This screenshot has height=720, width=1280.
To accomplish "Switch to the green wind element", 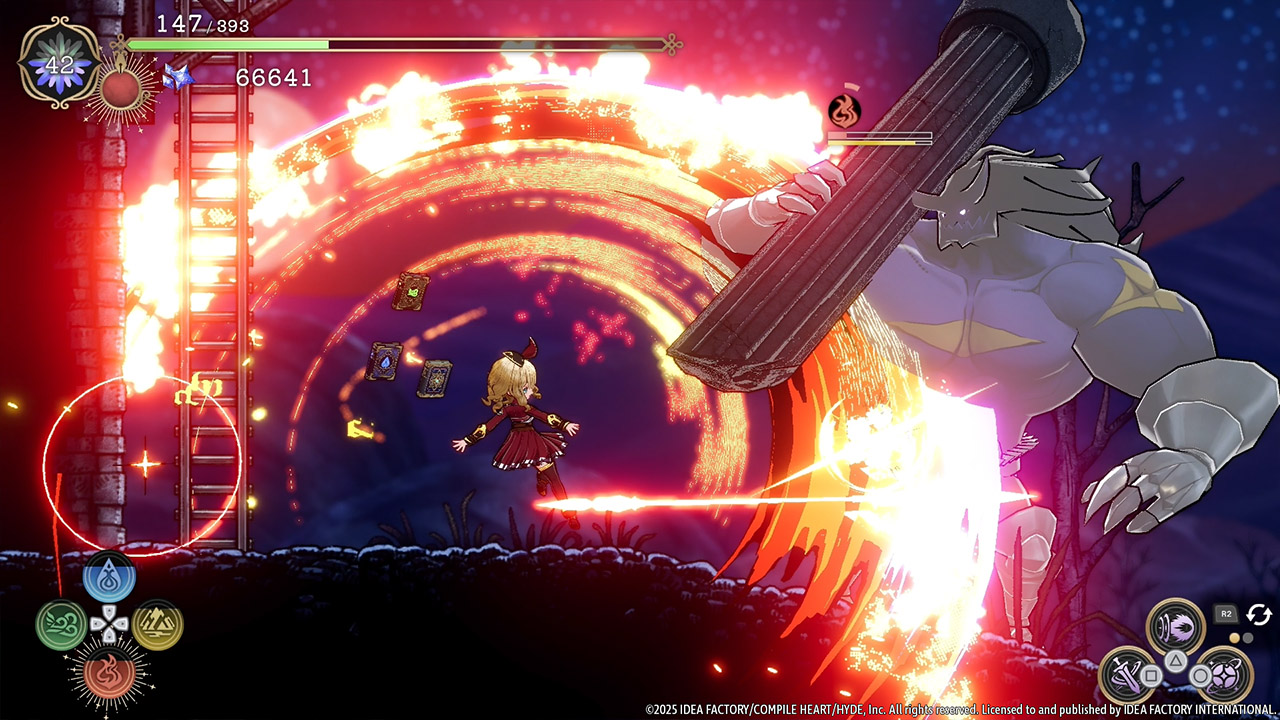I will point(61,625).
